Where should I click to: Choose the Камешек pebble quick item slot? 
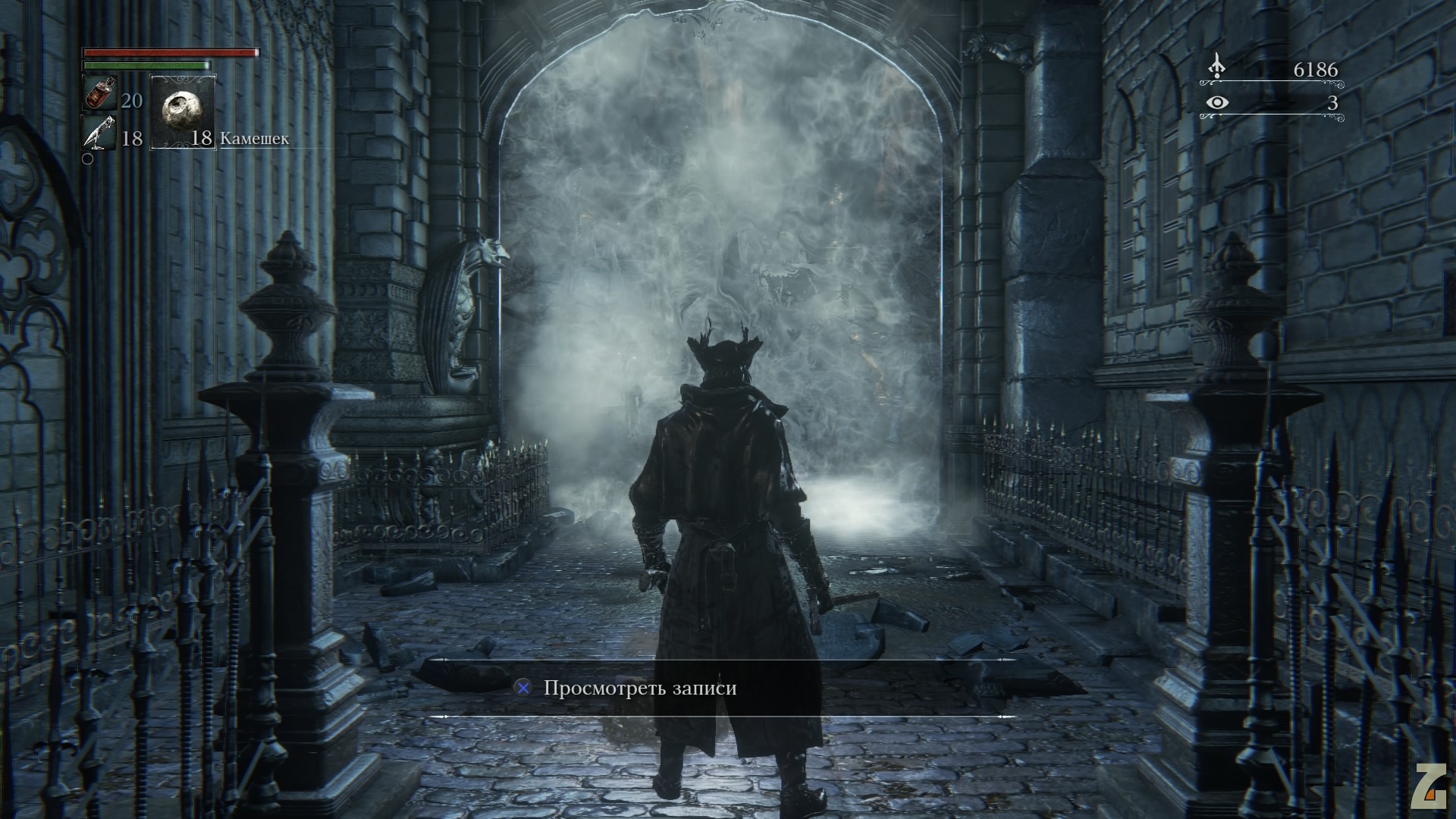click(x=184, y=111)
